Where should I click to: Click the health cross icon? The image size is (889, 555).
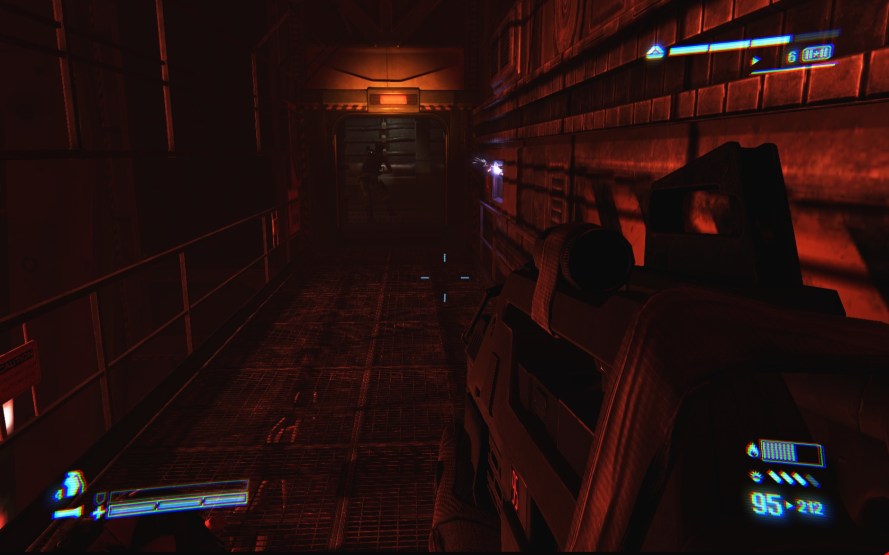click(x=98, y=512)
